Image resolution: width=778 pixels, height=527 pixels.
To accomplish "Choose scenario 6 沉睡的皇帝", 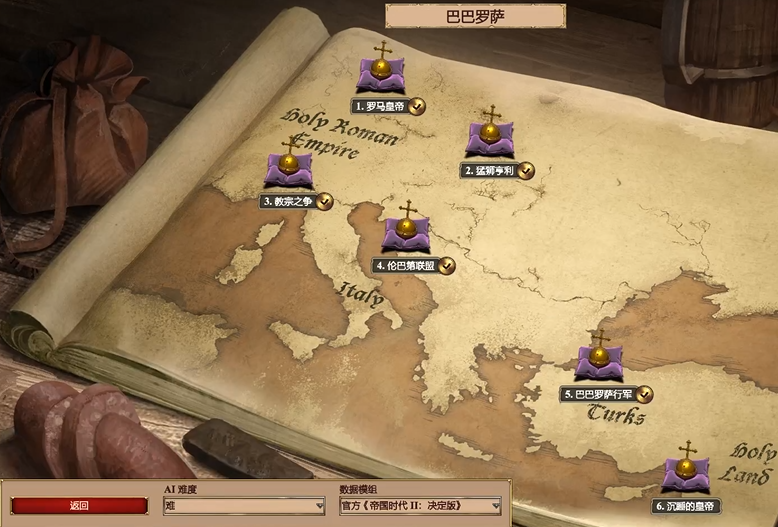I will coord(686,474).
